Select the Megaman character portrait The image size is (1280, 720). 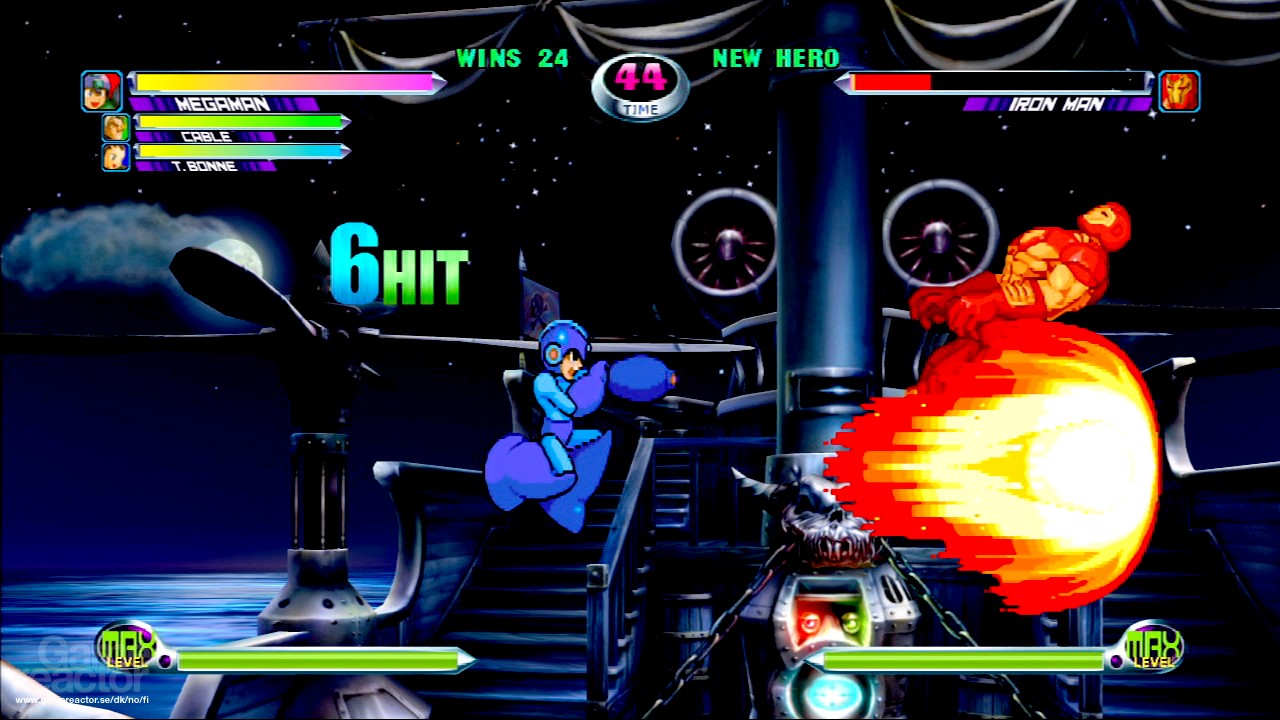[101, 91]
